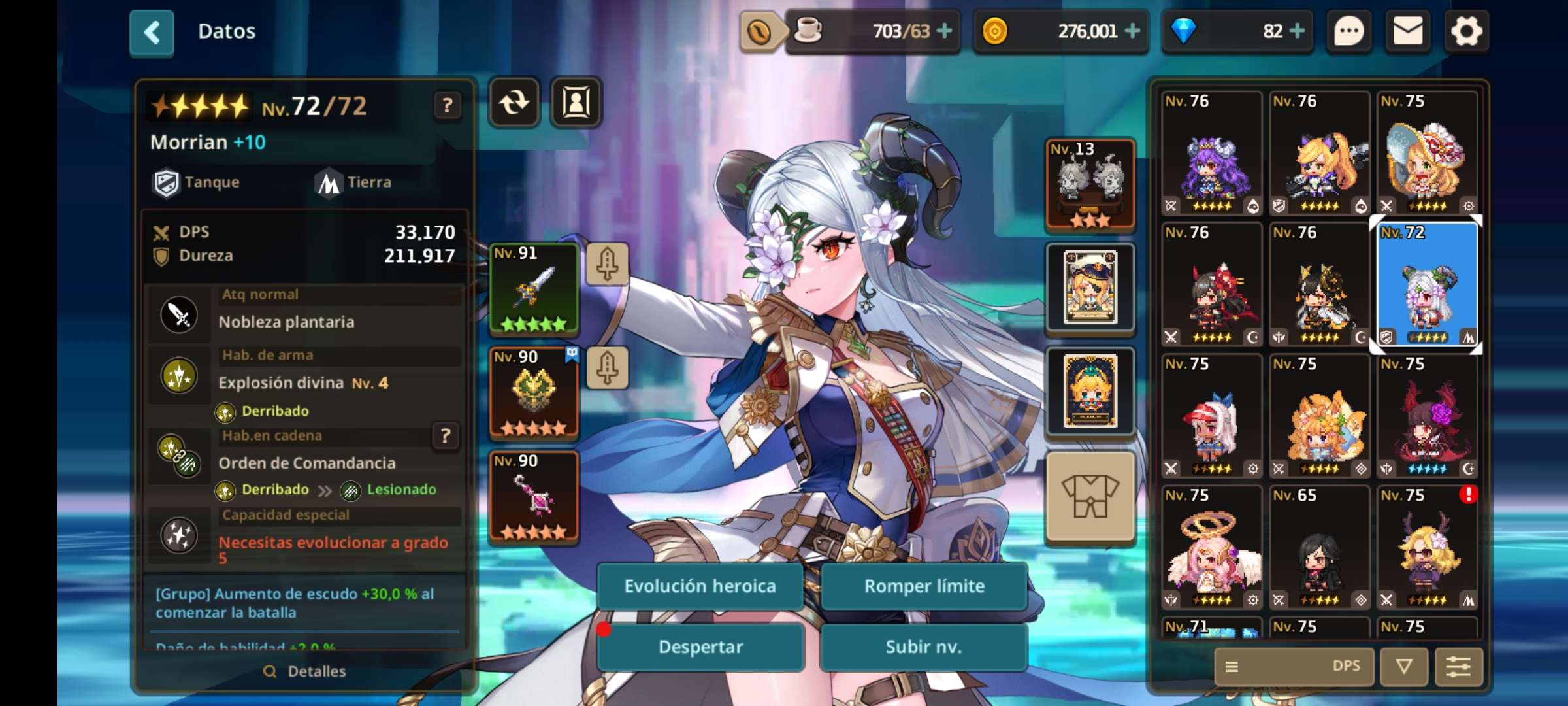
Task: Open the costume shirt slot
Action: [1090, 496]
